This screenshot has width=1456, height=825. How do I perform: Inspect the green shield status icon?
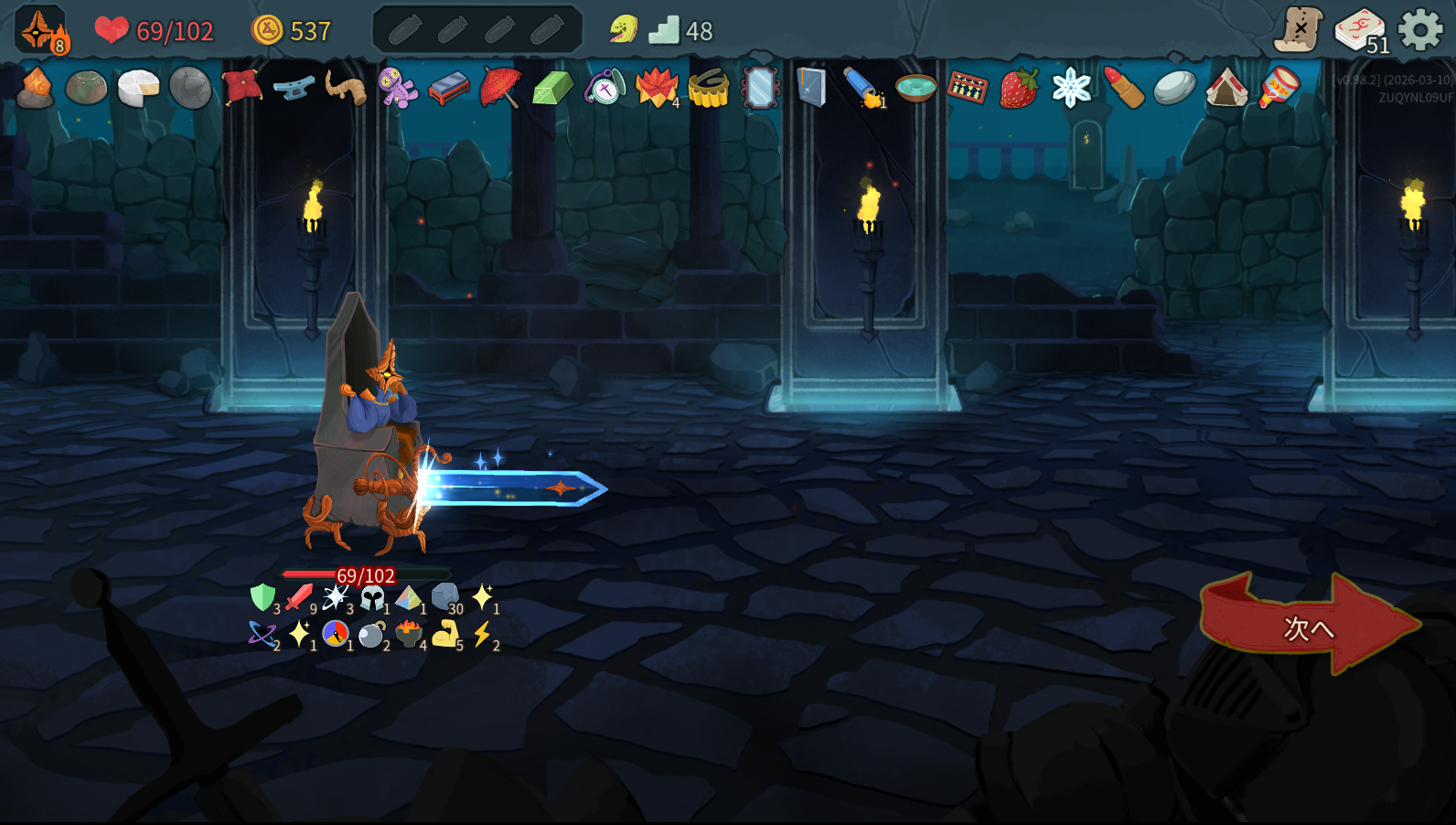pos(262,597)
